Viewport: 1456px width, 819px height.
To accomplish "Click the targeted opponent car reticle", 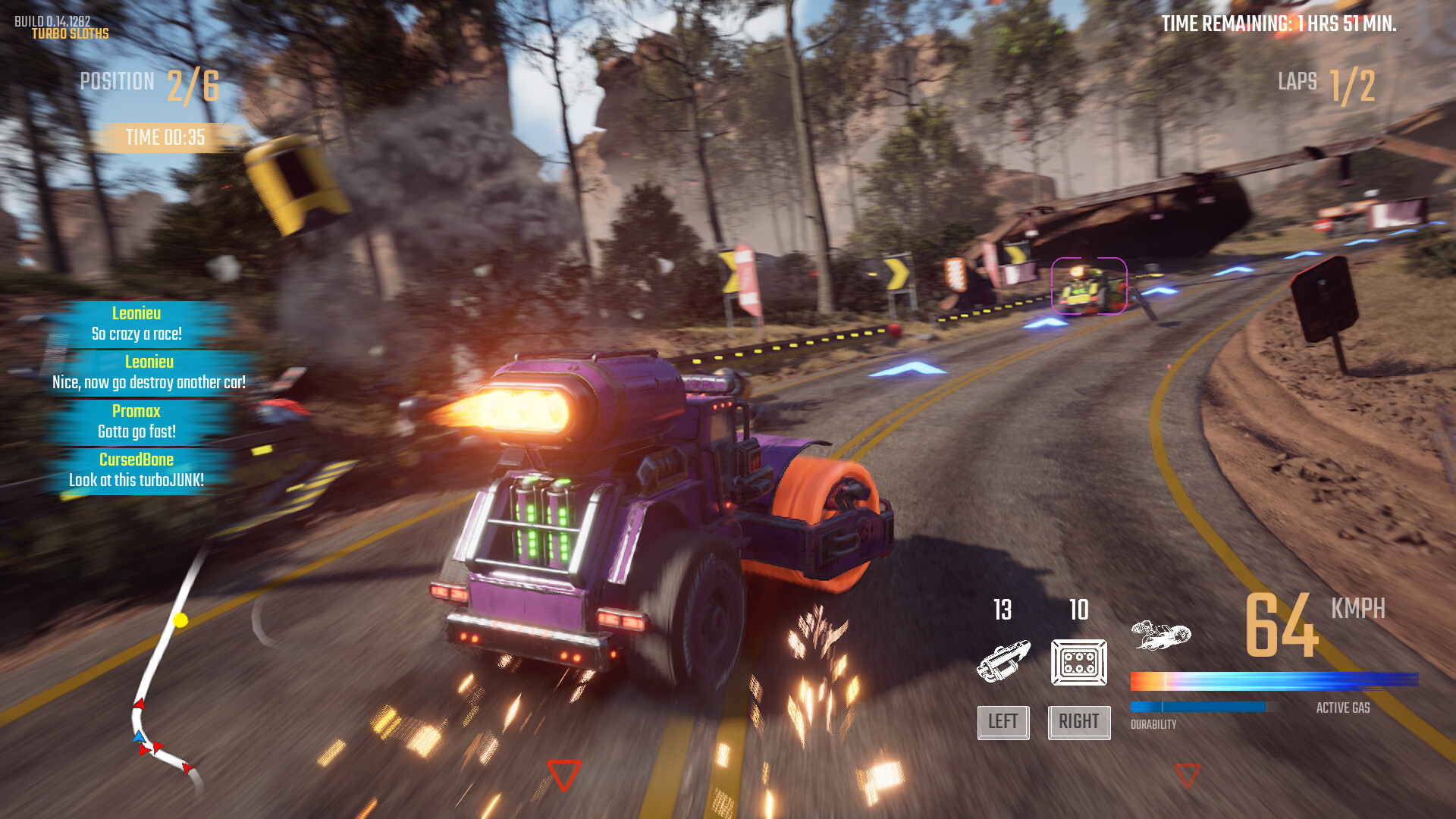I will (x=1090, y=286).
